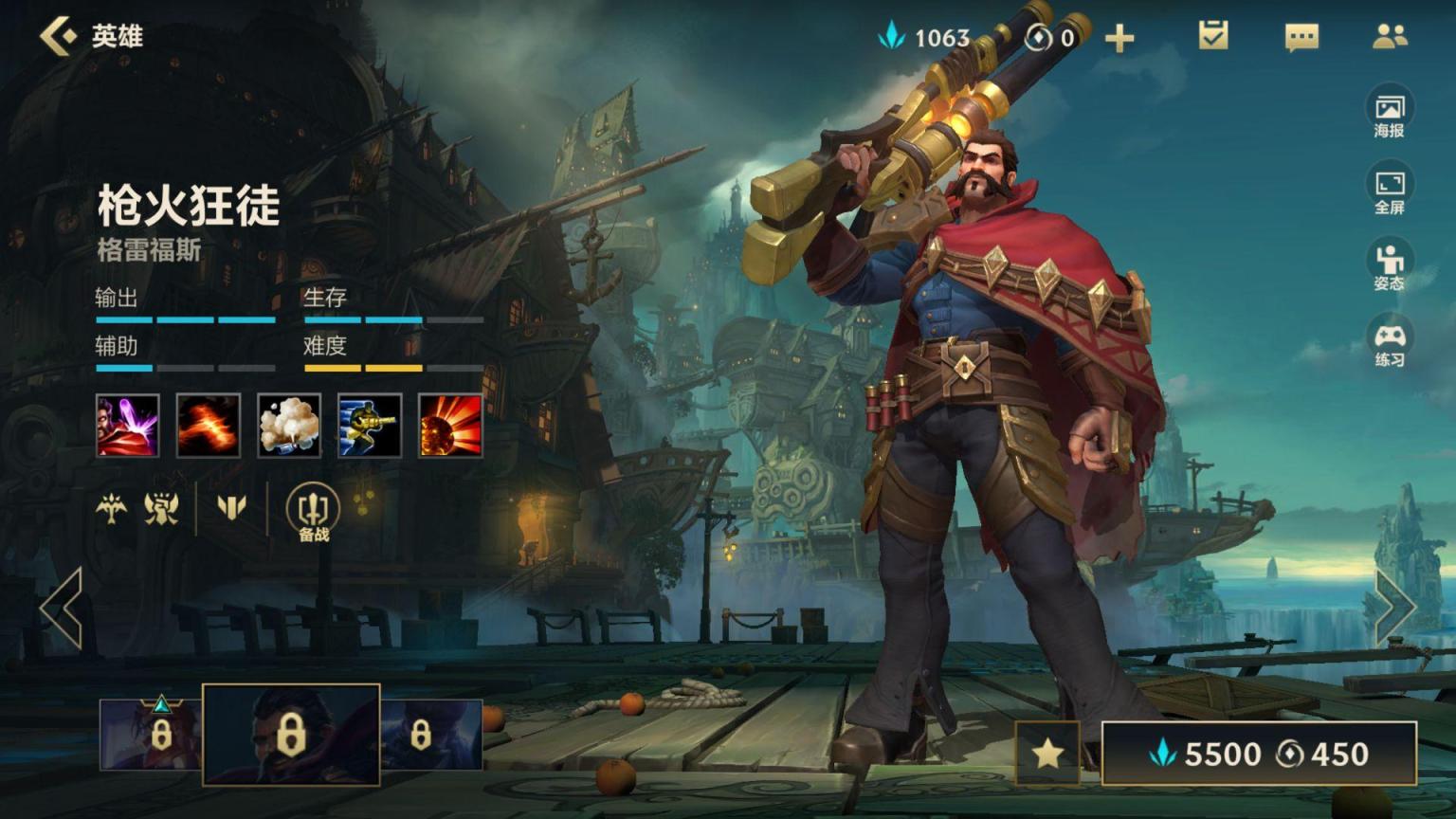The height and width of the screenshot is (819, 1456).
Task: Select the third locked skin thumbnail
Action: (x=431, y=735)
